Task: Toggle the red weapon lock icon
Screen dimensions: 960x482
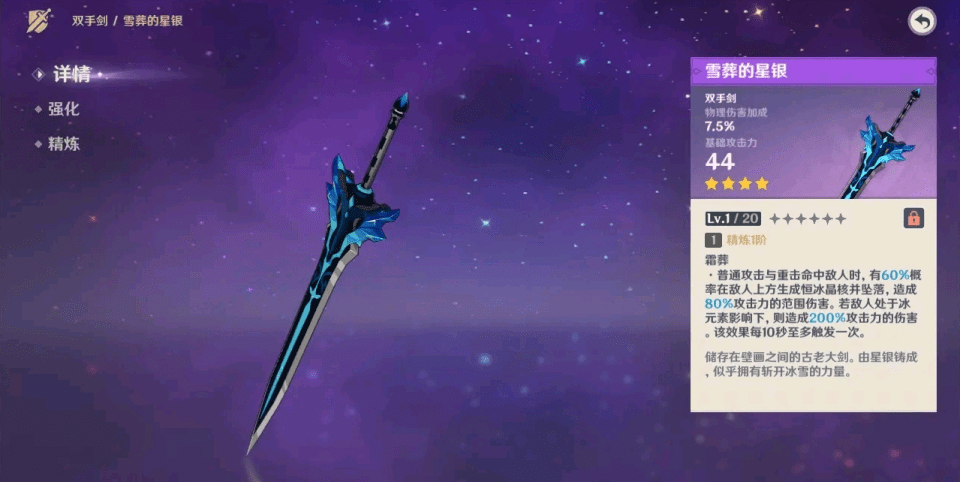Action: pos(913,218)
